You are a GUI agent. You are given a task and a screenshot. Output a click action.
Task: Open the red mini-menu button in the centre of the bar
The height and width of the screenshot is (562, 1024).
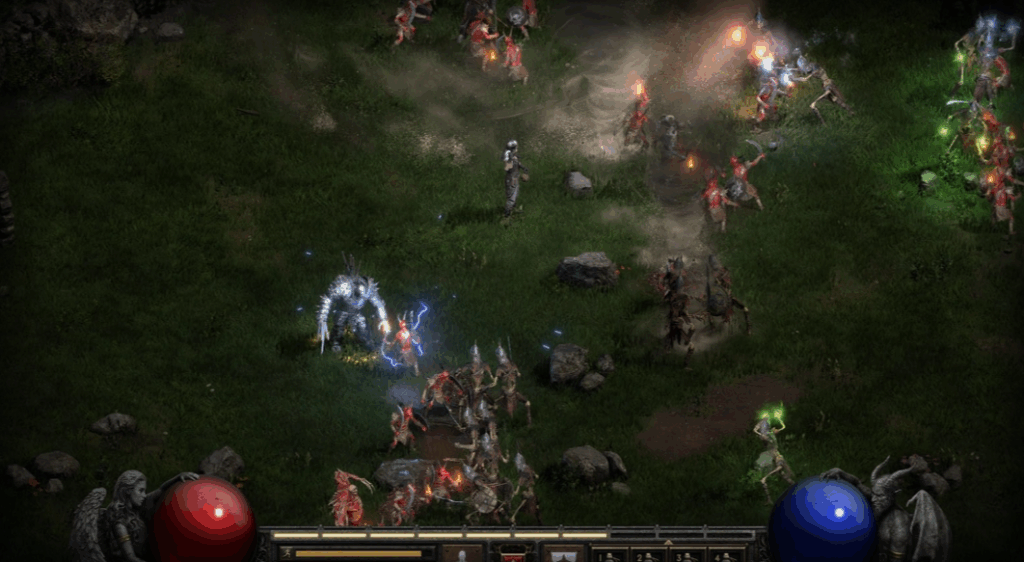click(512, 554)
